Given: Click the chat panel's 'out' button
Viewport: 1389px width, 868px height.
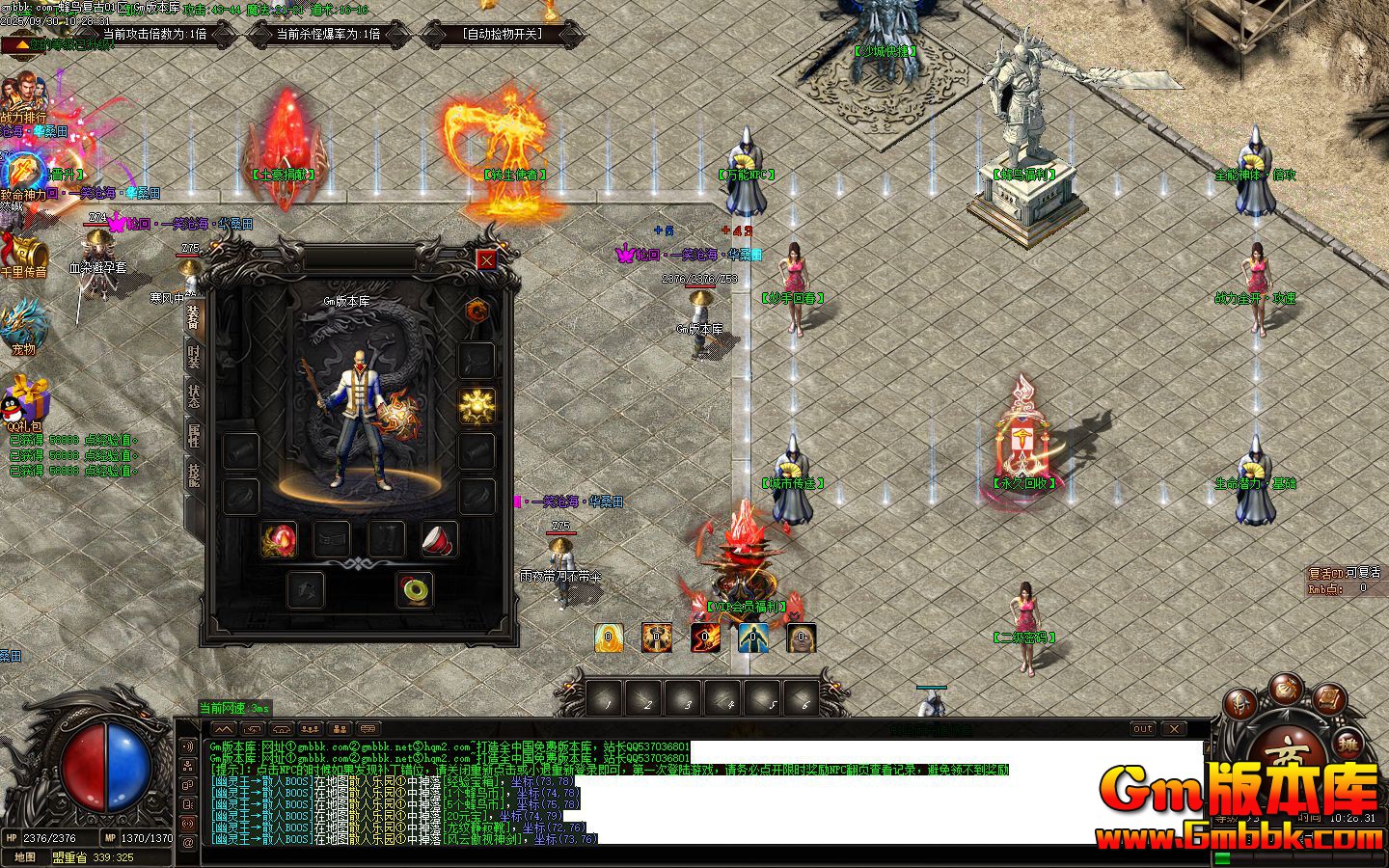Looking at the screenshot, I should (1142, 729).
